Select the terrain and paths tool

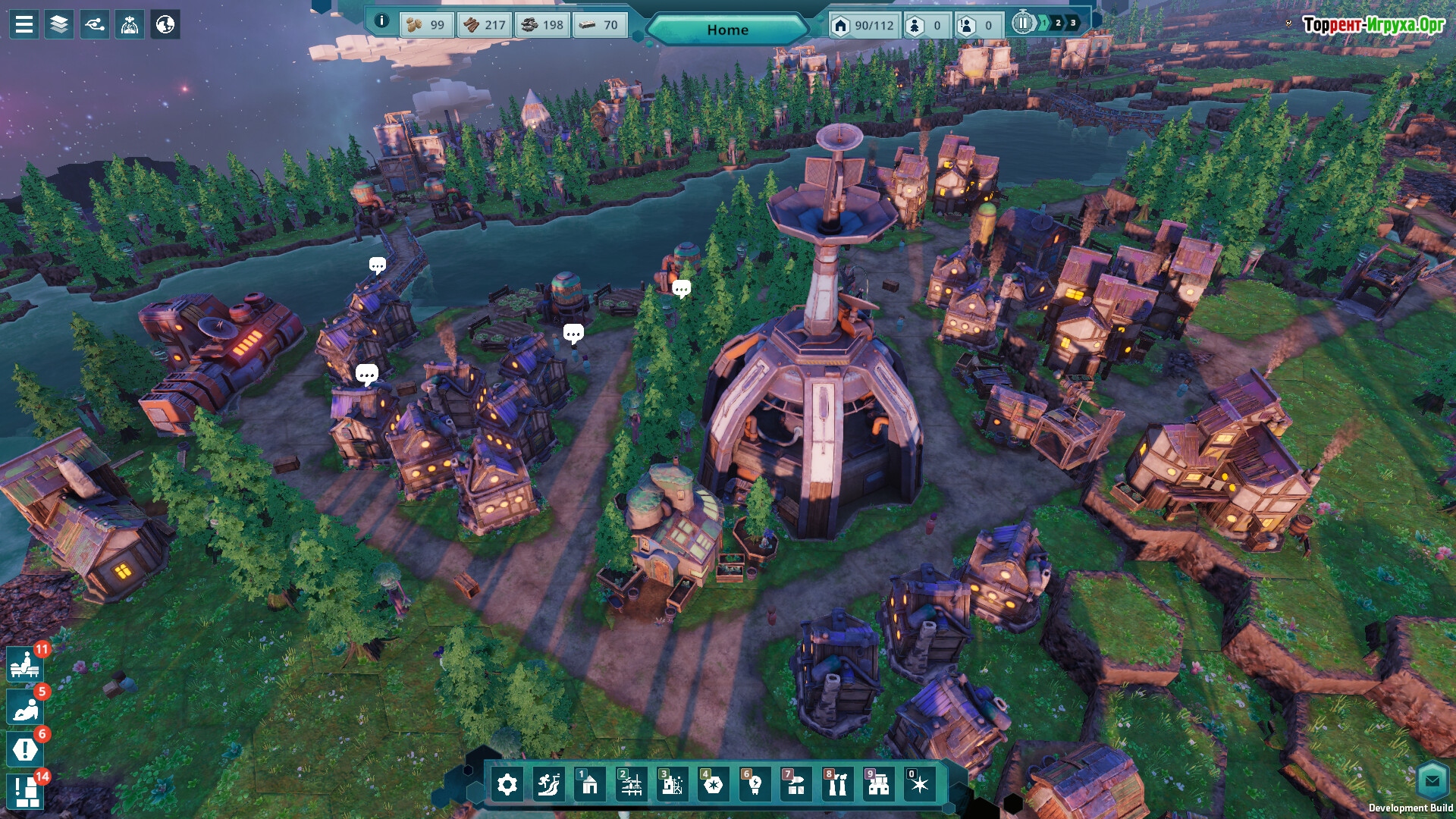[x=548, y=785]
